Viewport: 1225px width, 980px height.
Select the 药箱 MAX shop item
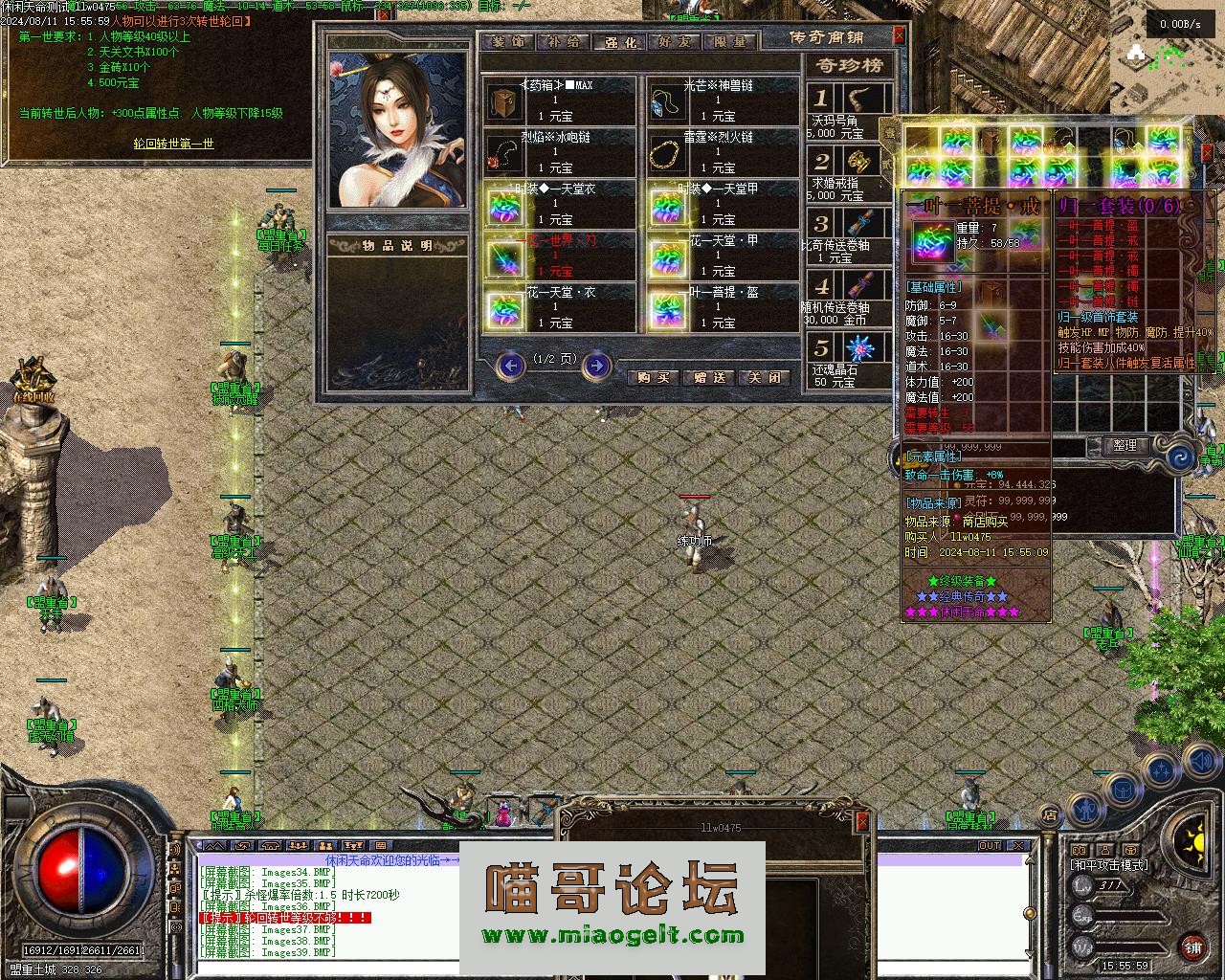click(x=559, y=100)
